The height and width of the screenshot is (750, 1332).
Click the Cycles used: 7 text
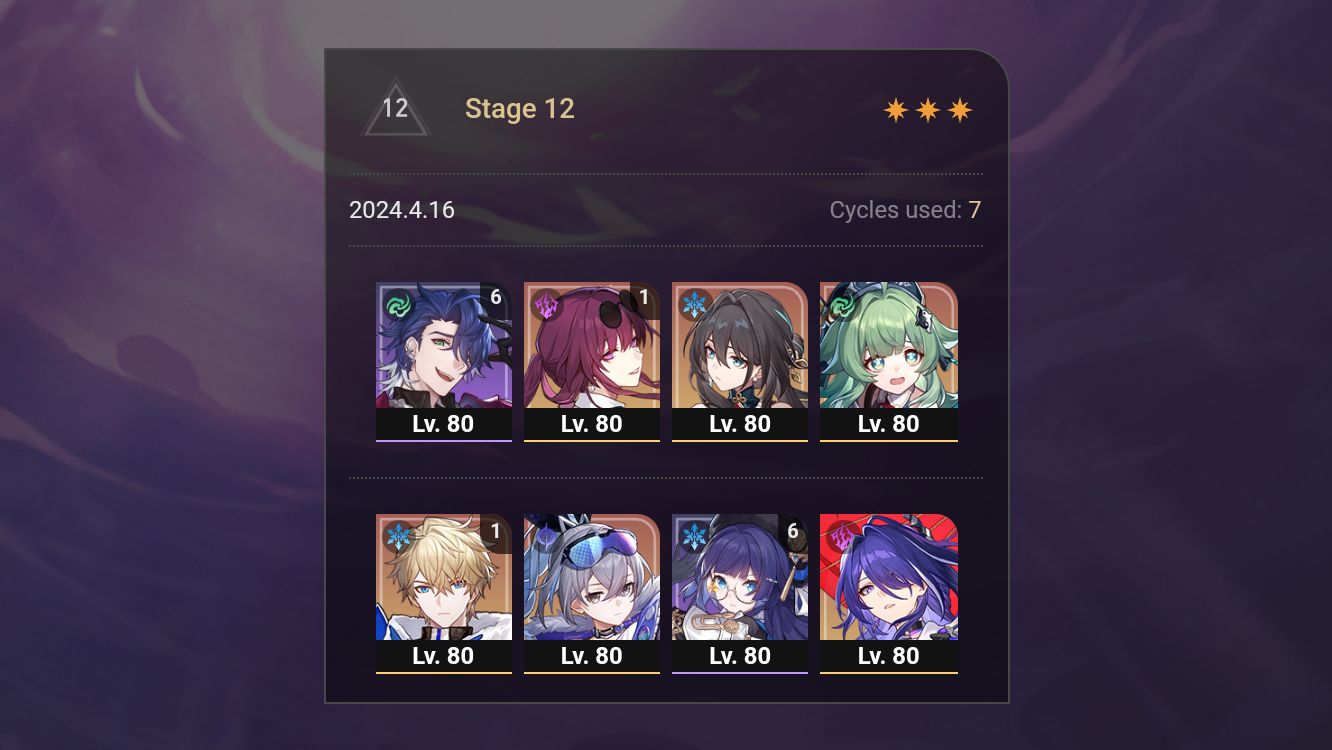(904, 210)
